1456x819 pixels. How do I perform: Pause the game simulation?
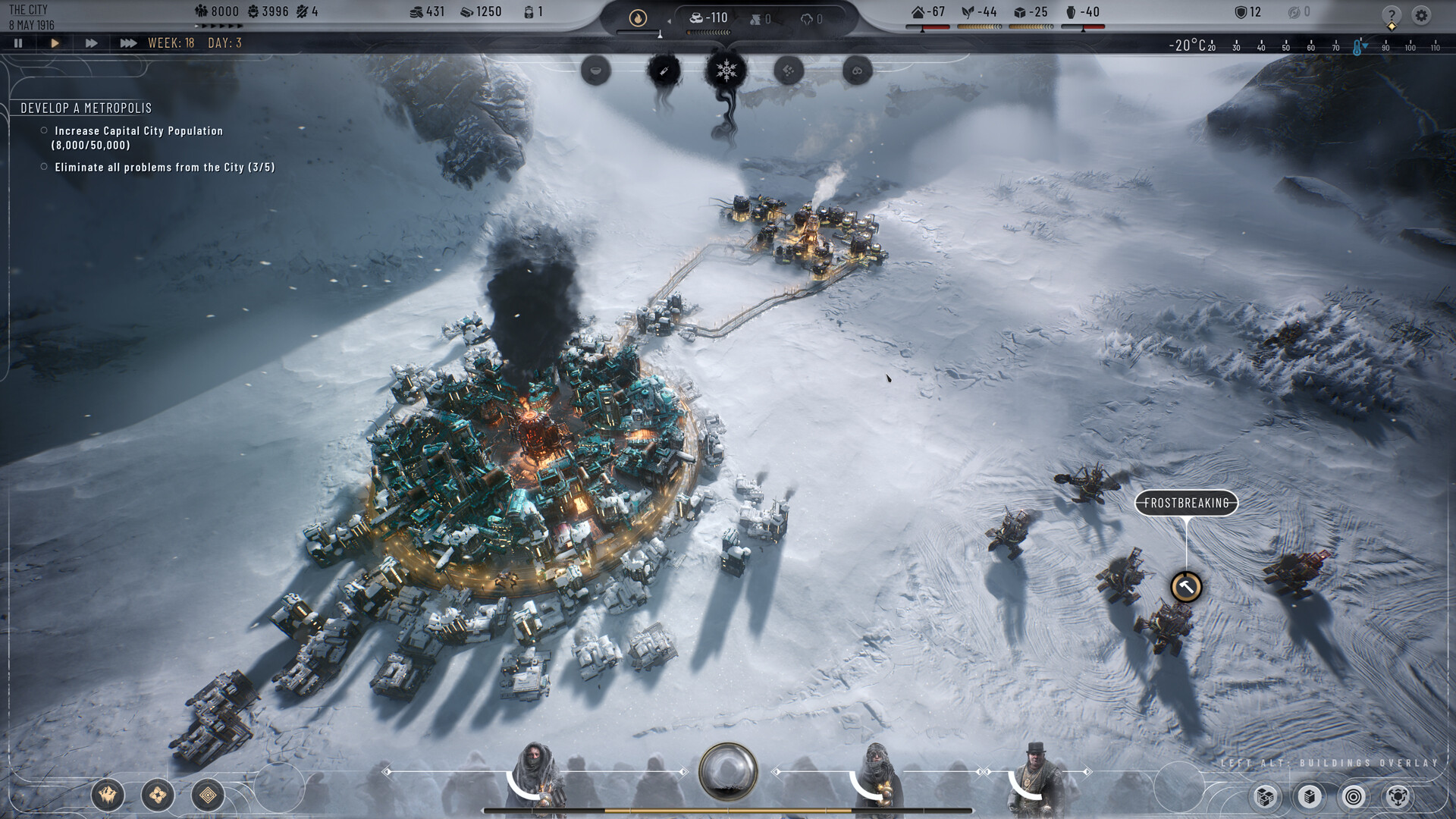tap(17, 43)
